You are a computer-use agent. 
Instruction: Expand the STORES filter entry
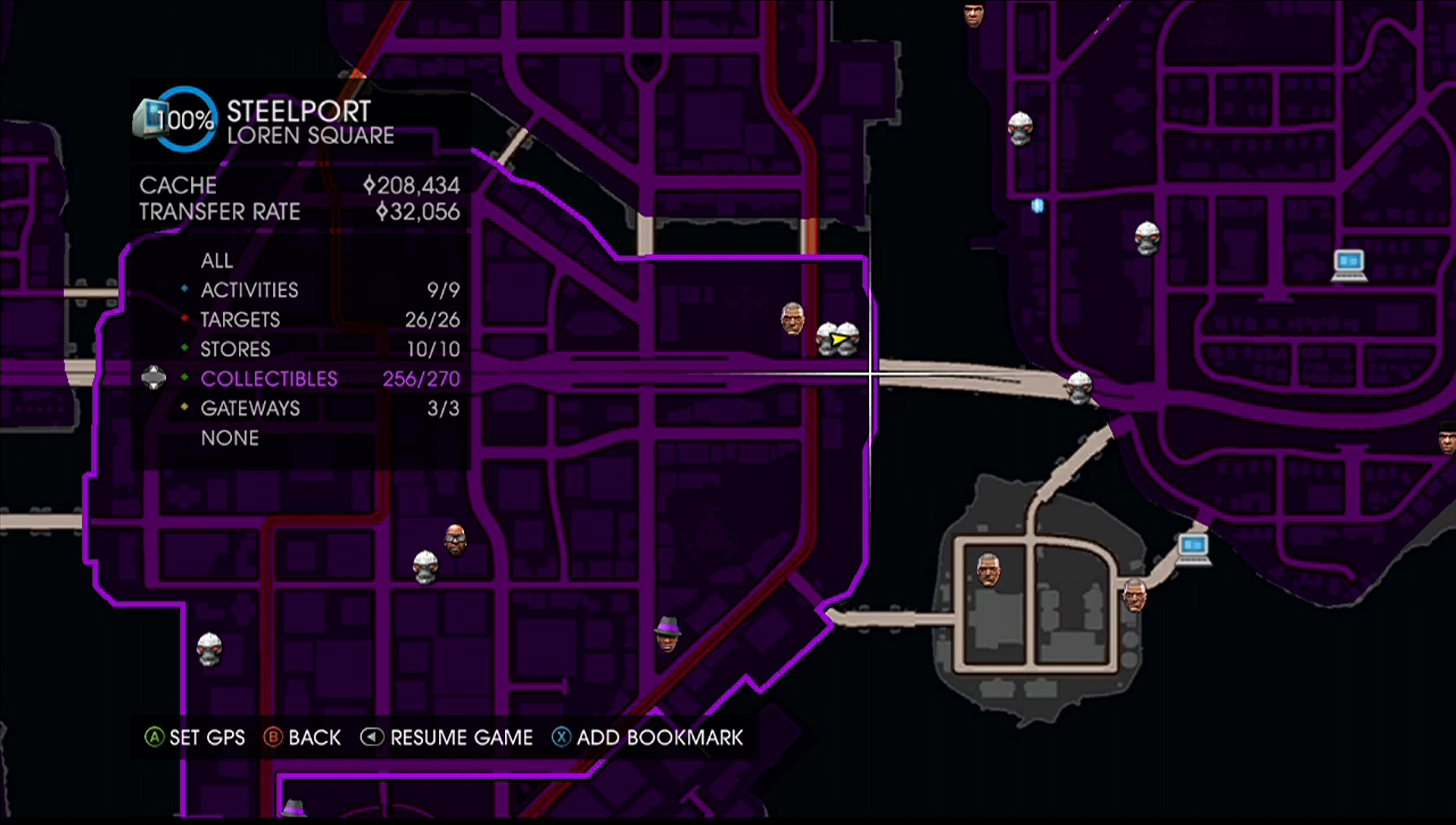(235, 349)
